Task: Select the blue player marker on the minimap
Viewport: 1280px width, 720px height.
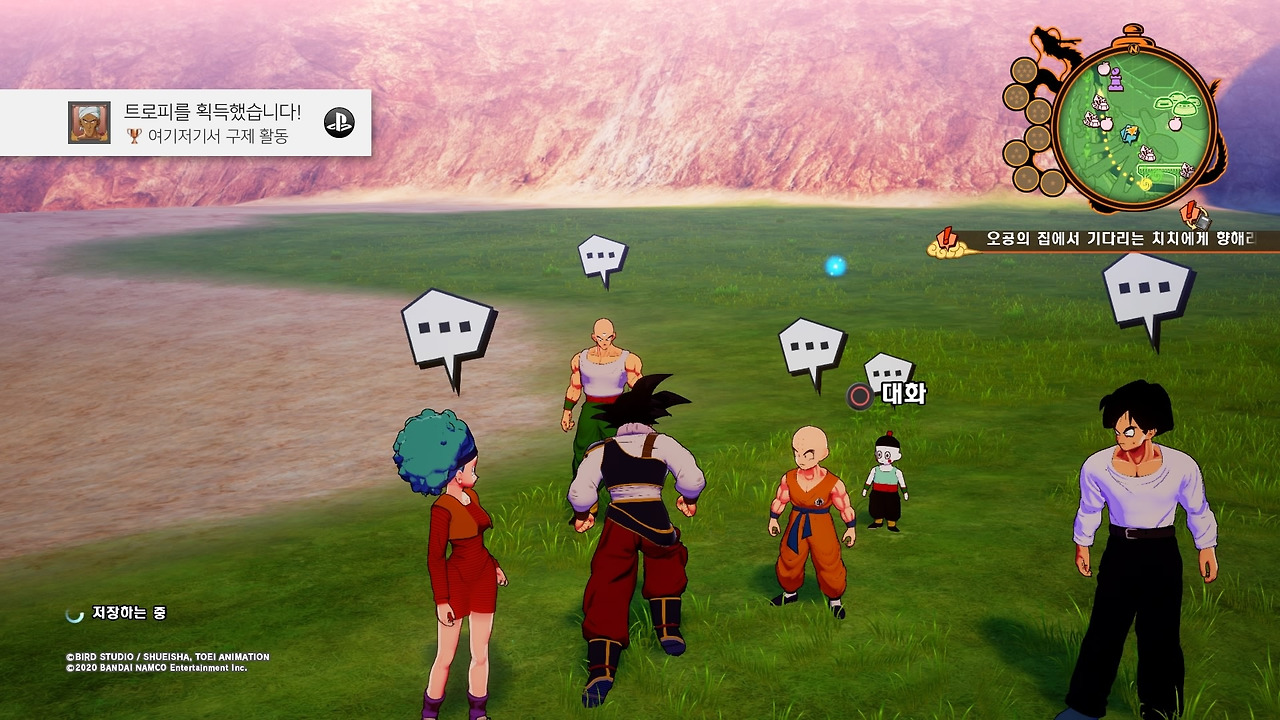Action: coord(1130,133)
